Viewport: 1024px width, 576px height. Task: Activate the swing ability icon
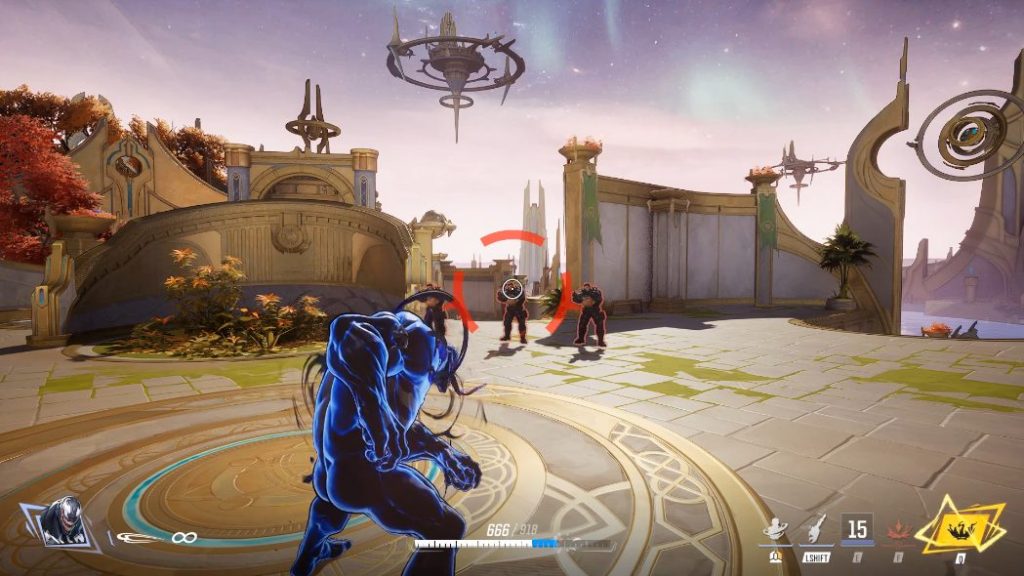(775, 527)
